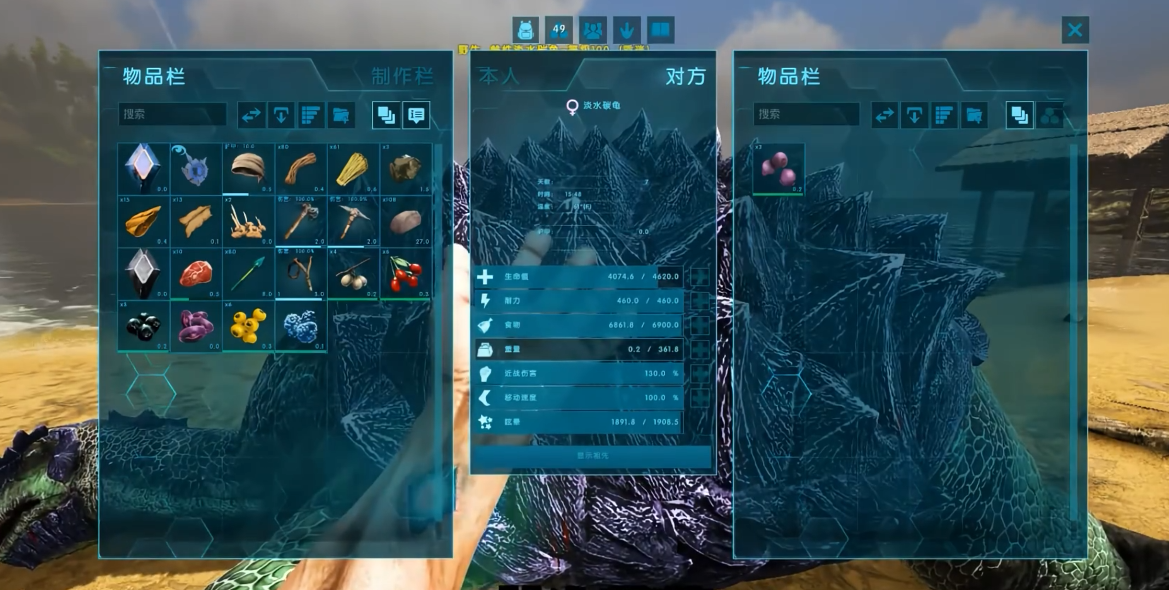
Task: Transfer all items from player inventory
Action: [251, 115]
